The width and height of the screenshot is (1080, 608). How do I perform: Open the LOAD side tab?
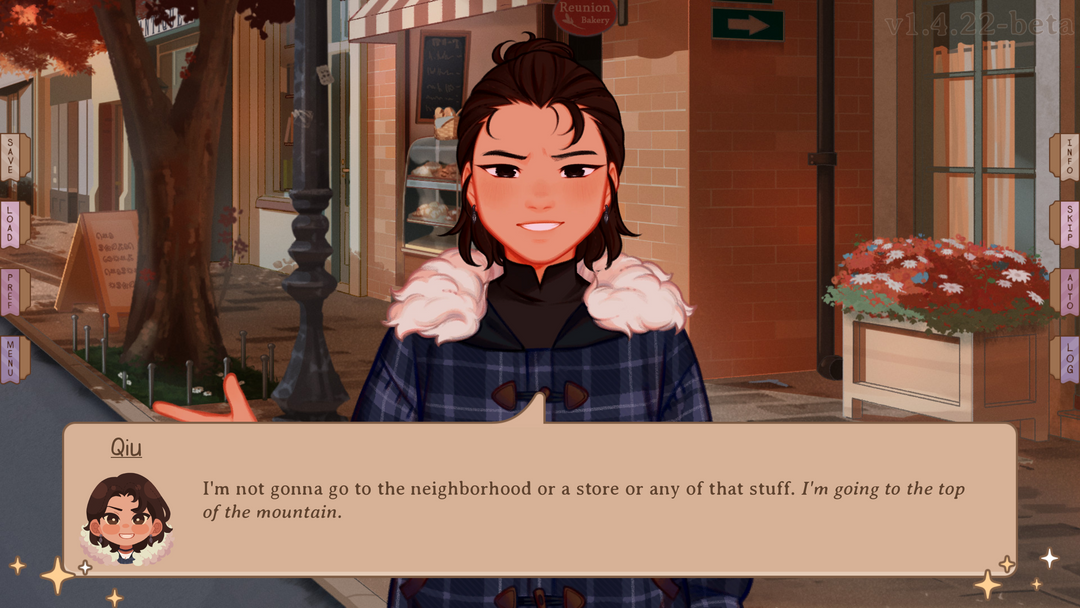tap(12, 224)
